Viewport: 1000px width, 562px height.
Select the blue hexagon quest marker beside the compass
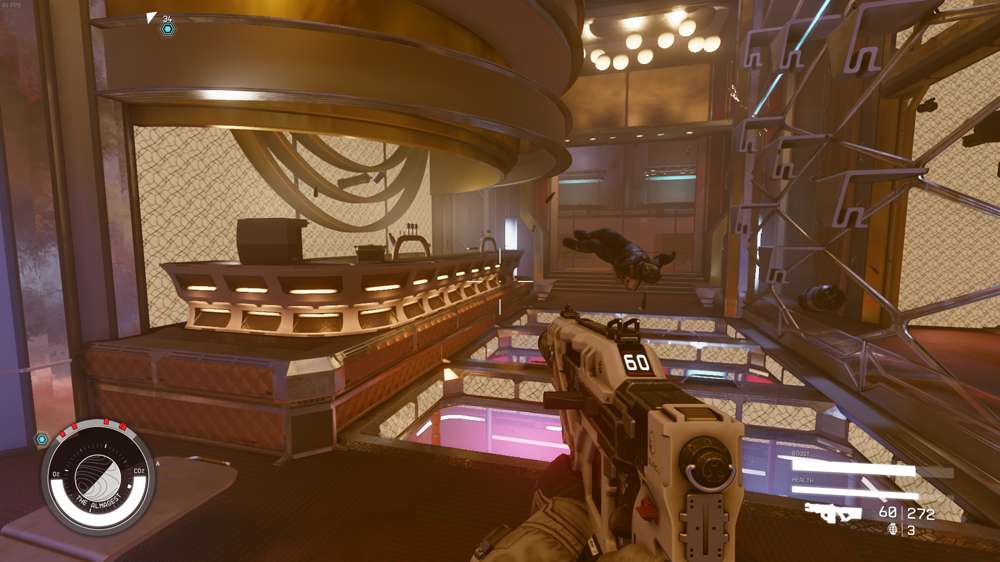click(x=42, y=439)
